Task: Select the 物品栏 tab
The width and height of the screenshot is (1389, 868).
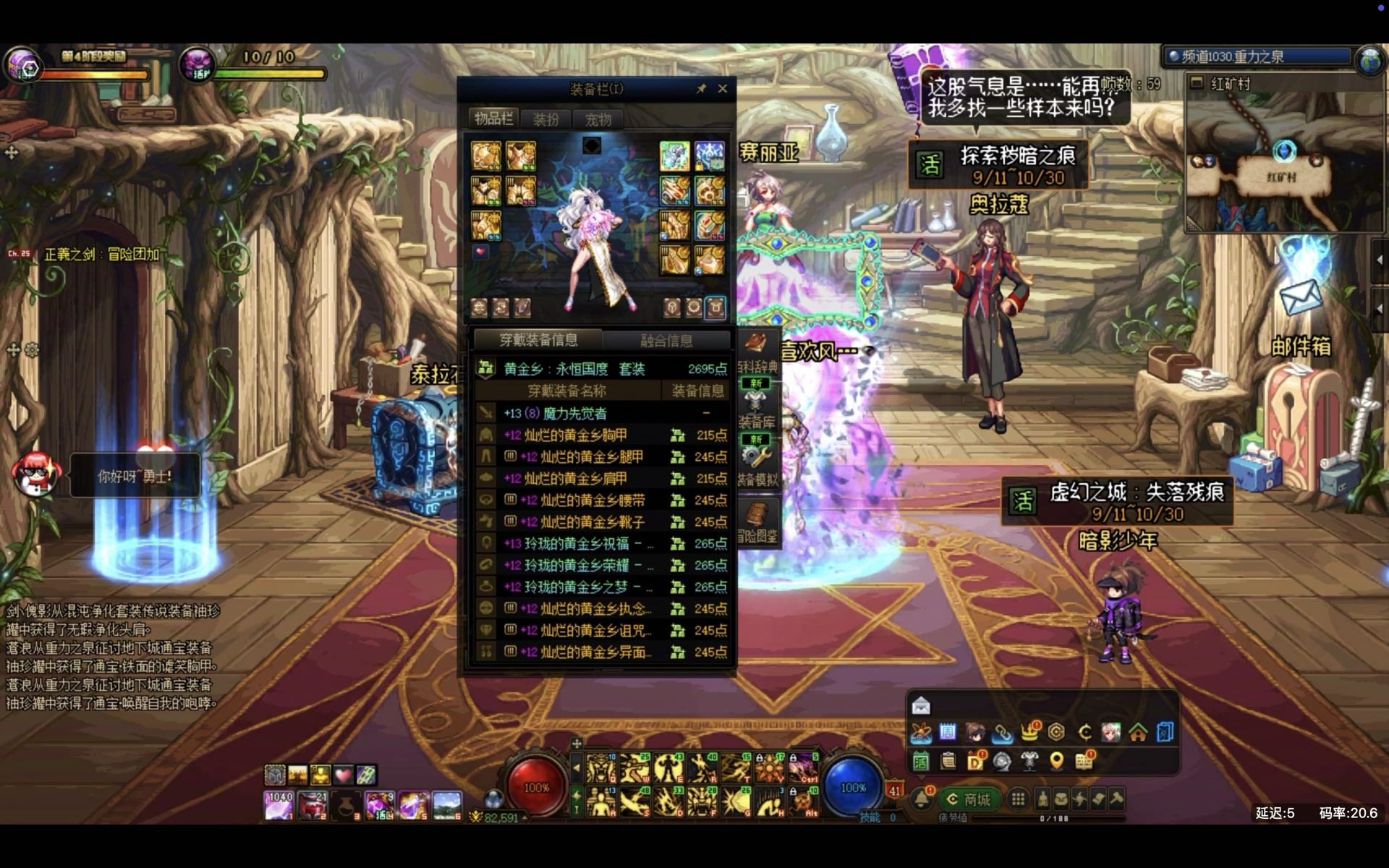Action: click(494, 119)
